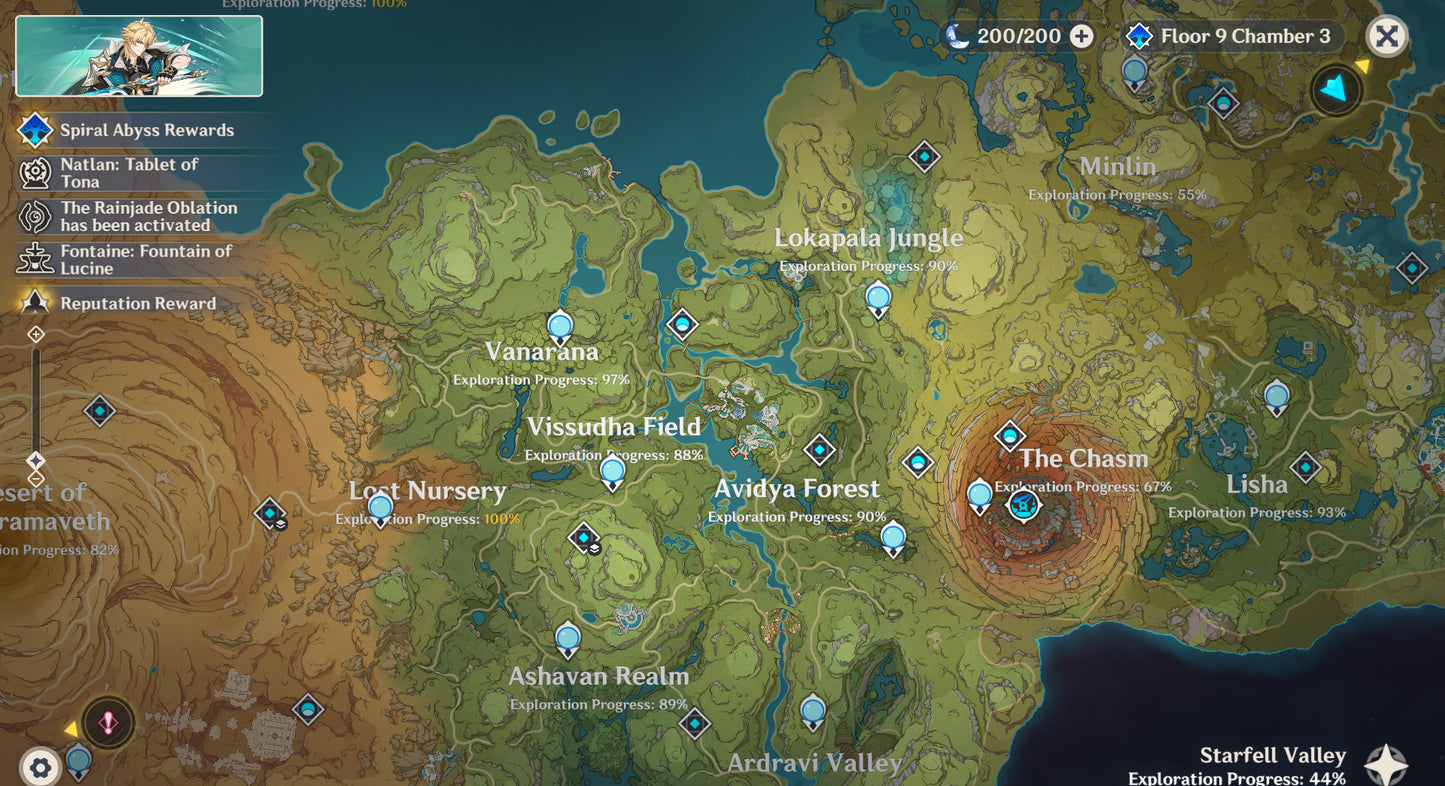Jump to the blue player location arrow
Screen dimensions: 1445x786
(x=1335, y=90)
